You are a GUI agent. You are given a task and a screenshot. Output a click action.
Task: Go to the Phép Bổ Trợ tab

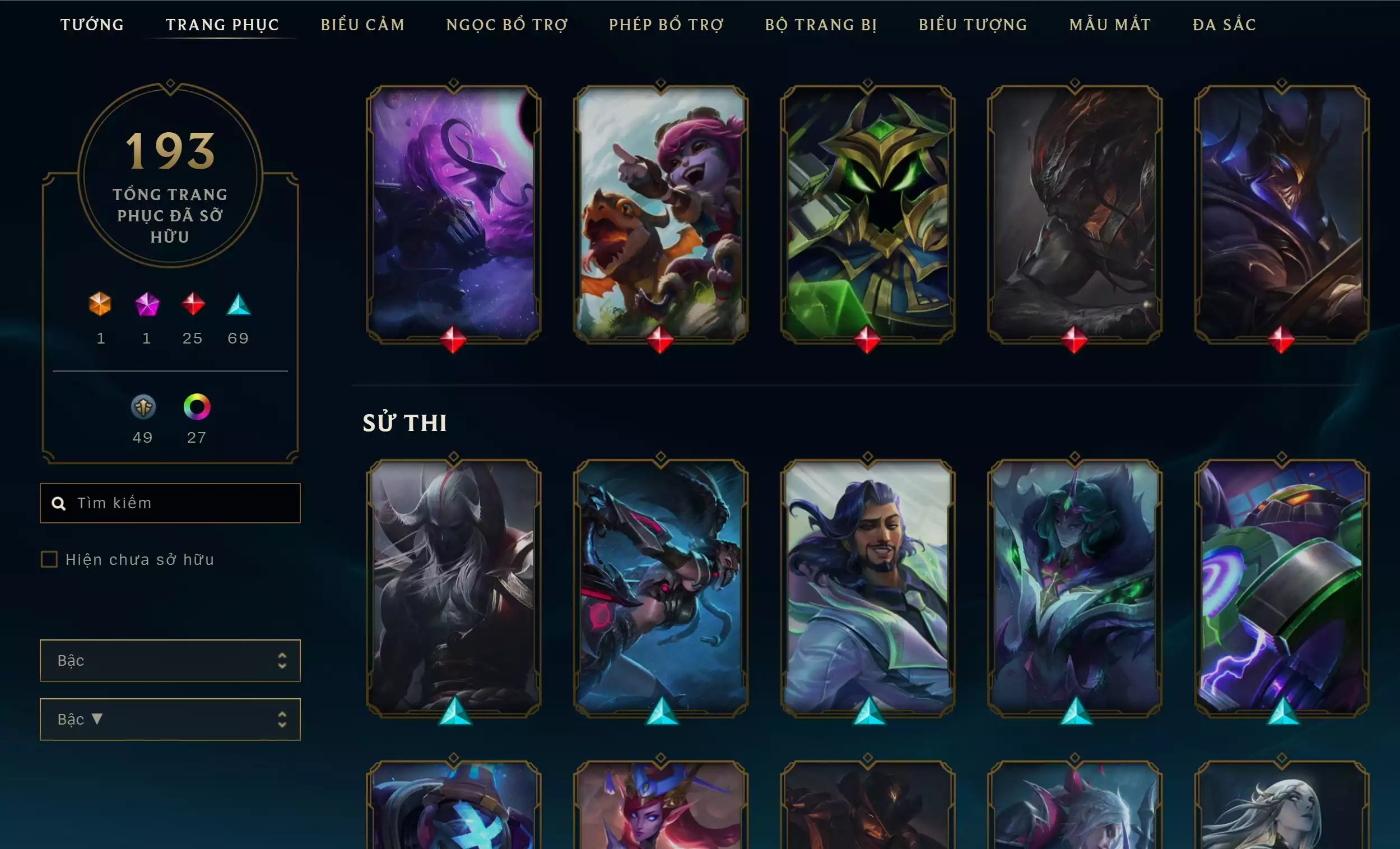coord(667,25)
